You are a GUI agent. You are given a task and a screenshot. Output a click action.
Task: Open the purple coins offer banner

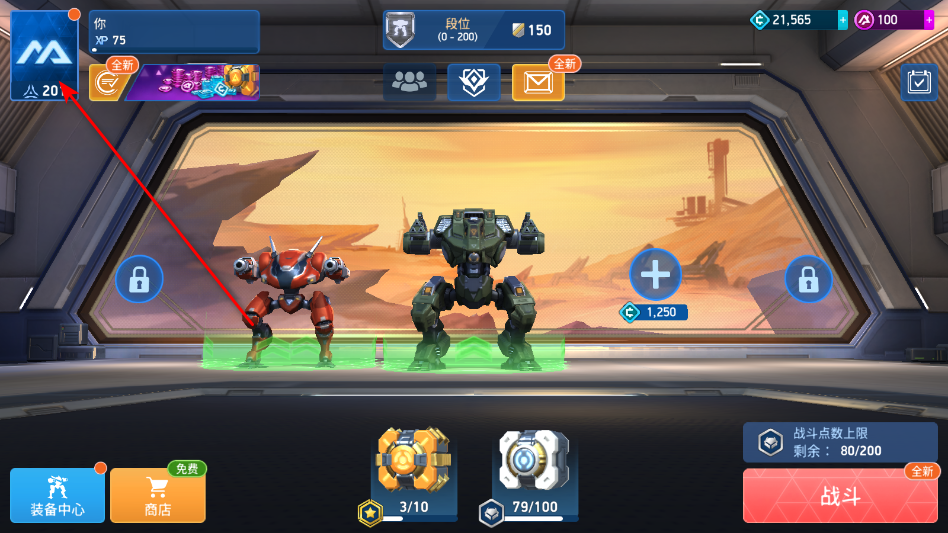pos(191,83)
